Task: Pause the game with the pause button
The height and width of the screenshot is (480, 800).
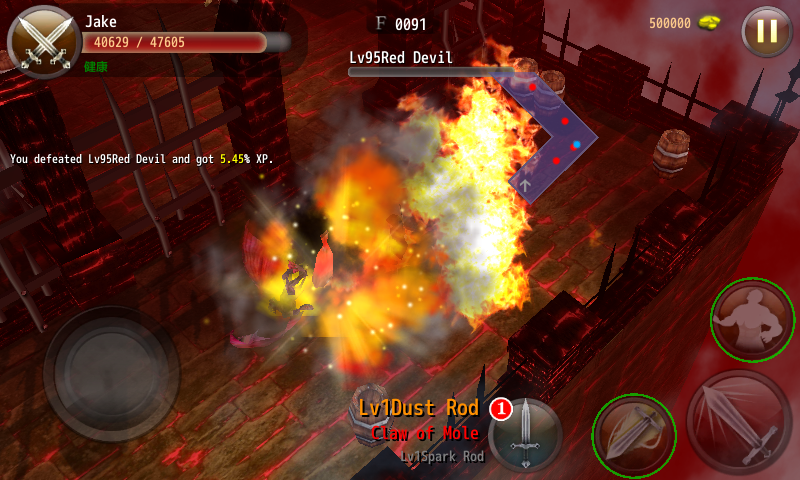Action: [x=767, y=31]
